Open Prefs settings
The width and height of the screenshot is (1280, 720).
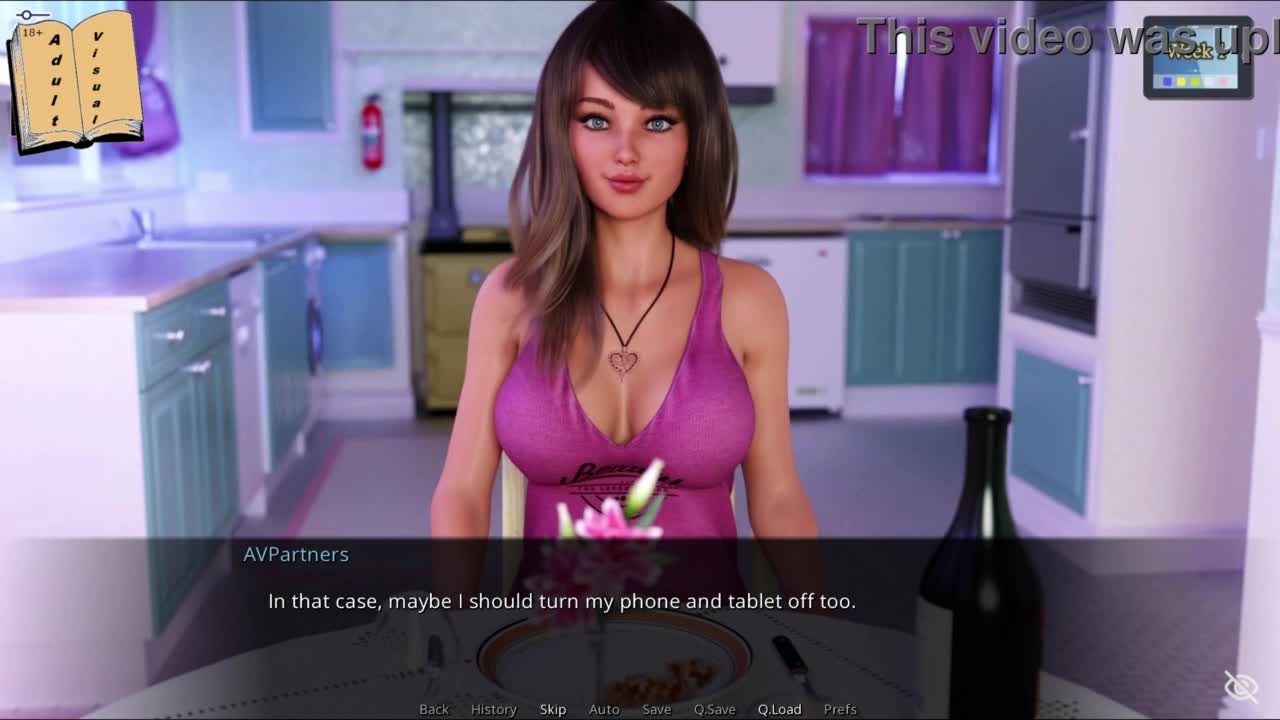coord(840,709)
